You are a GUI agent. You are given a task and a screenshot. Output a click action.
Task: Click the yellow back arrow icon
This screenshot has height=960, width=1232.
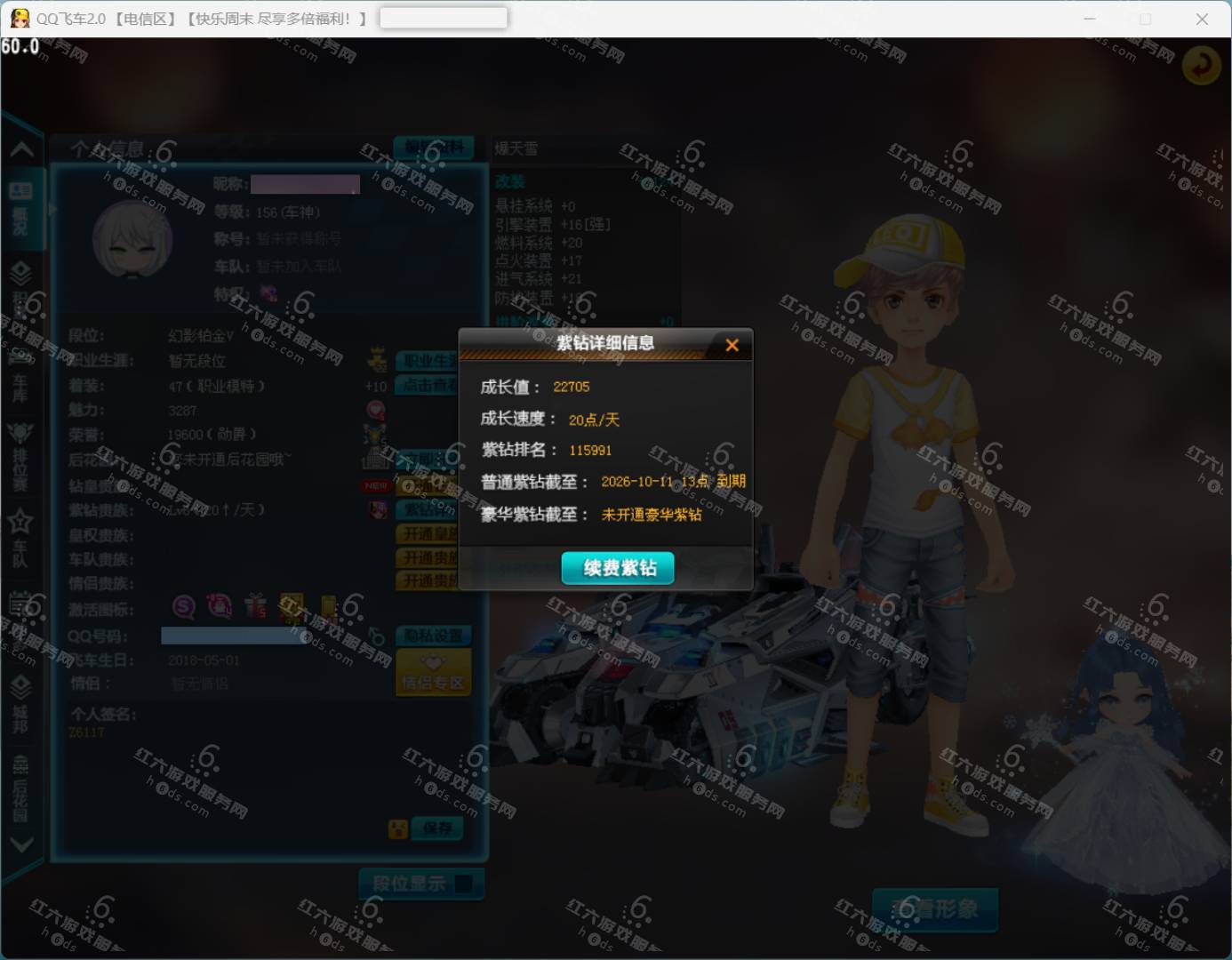(x=1201, y=65)
